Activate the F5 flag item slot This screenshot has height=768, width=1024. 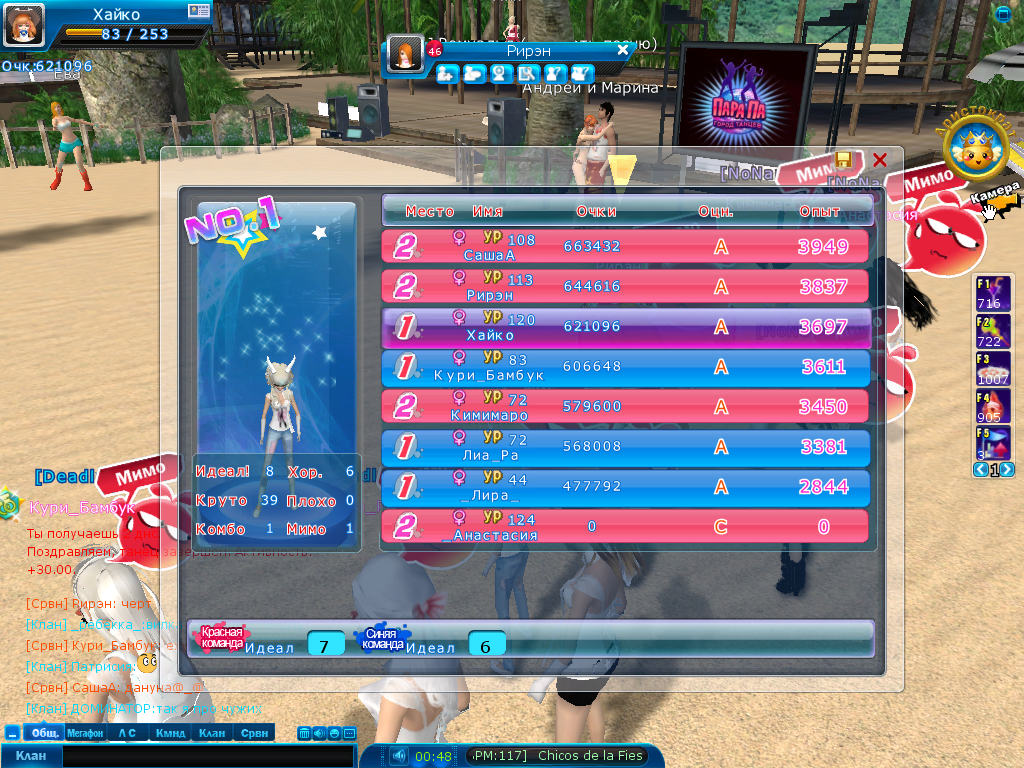(992, 442)
